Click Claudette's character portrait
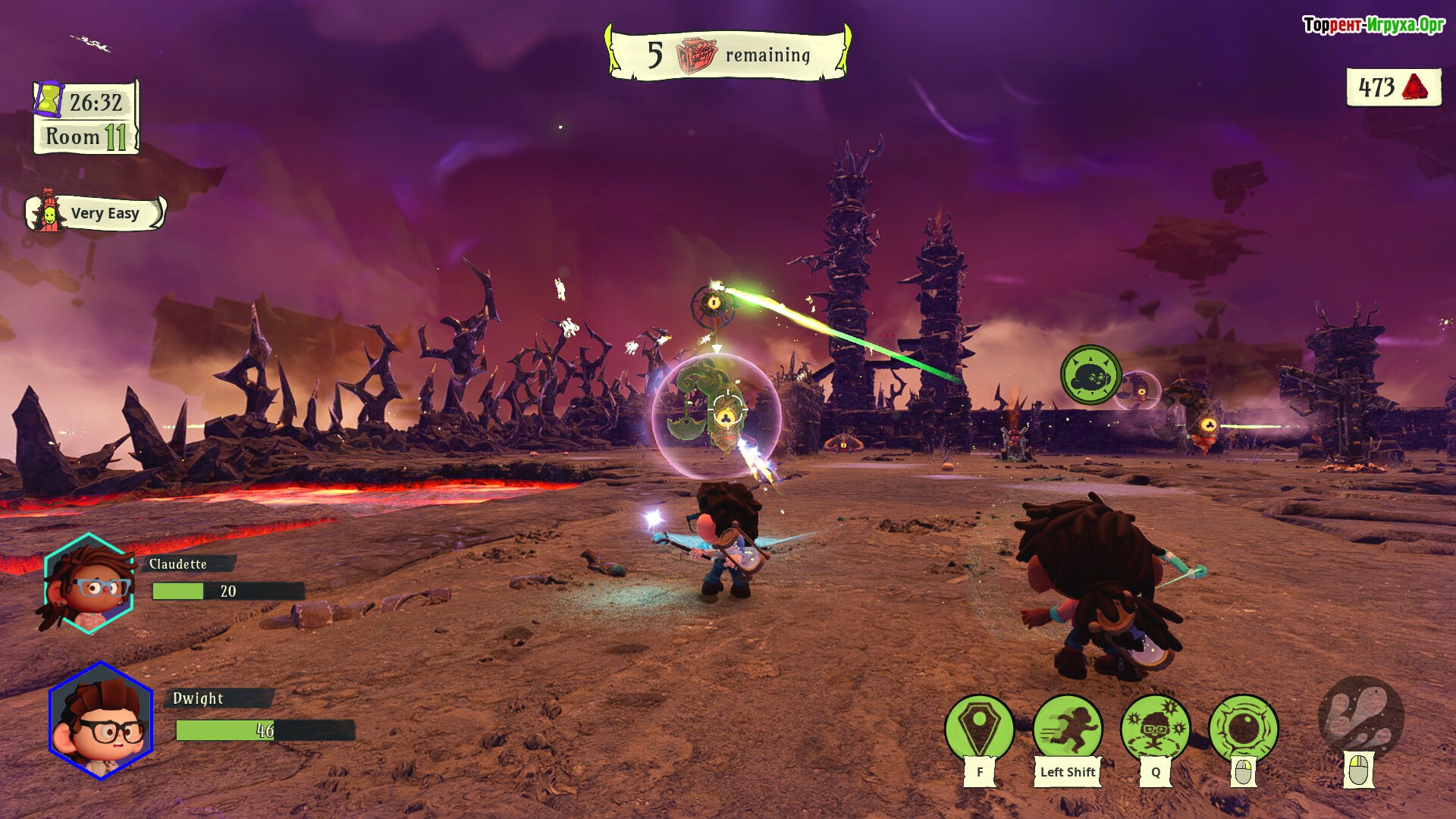This screenshot has width=1456, height=819. (89, 584)
